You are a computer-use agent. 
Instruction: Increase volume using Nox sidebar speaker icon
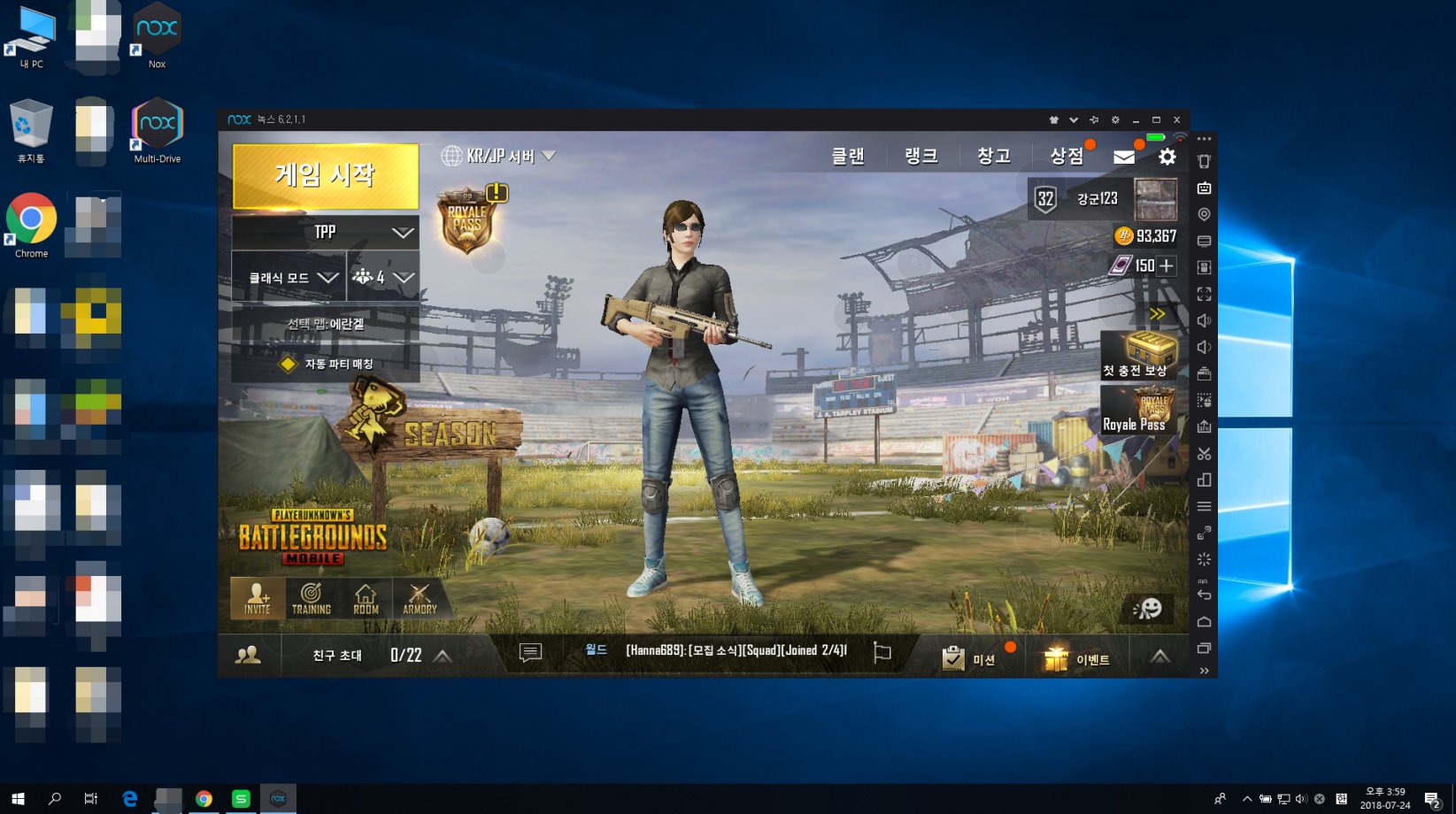click(x=1204, y=320)
